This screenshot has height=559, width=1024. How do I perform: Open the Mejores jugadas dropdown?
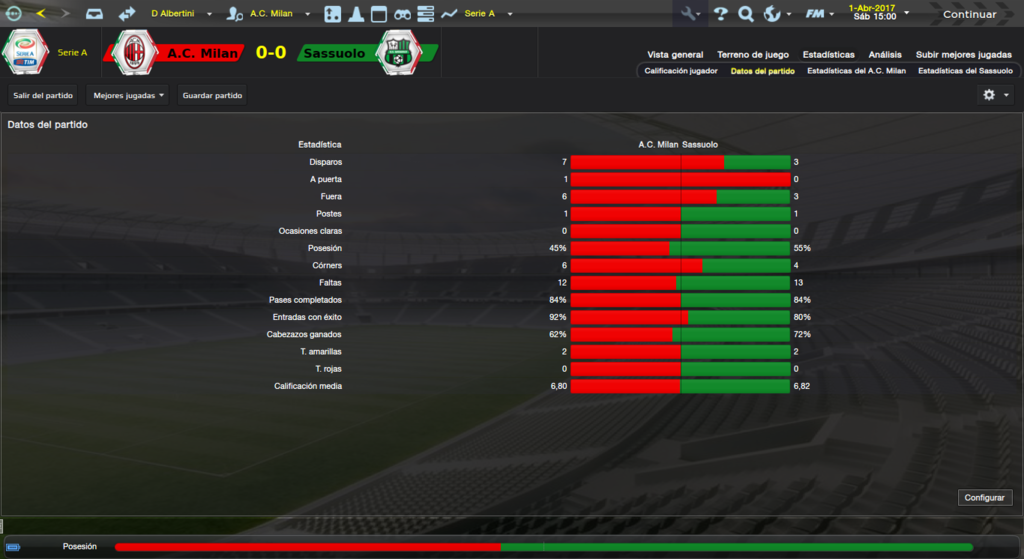coord(127,95)
